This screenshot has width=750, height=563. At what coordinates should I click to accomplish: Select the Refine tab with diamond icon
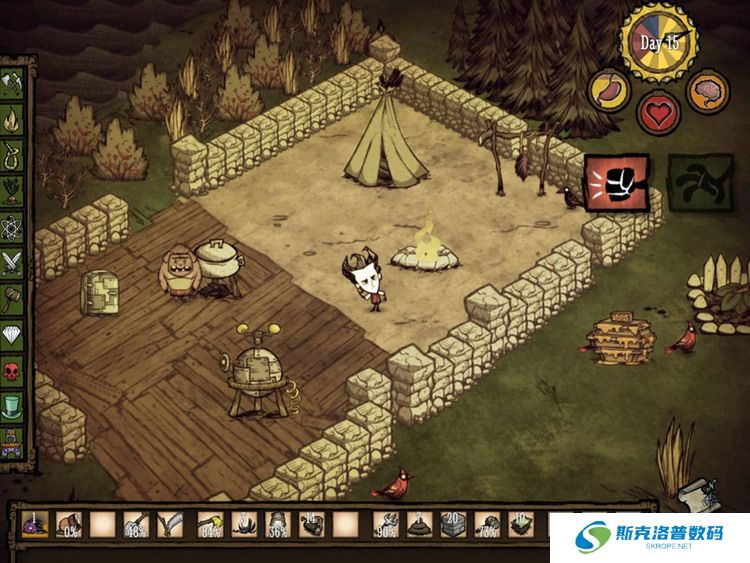tap(14, 335)
